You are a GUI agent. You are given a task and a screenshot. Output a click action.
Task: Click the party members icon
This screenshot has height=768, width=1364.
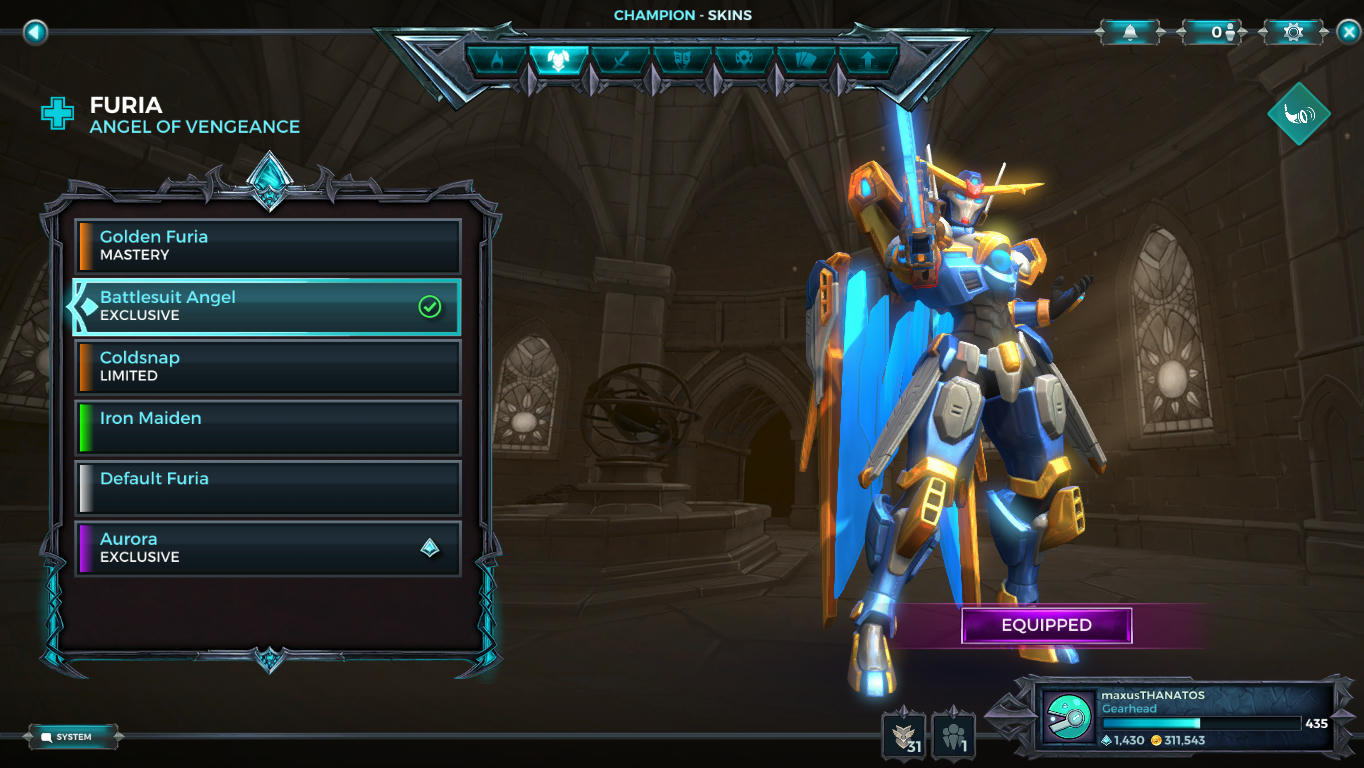coord(952,733)
